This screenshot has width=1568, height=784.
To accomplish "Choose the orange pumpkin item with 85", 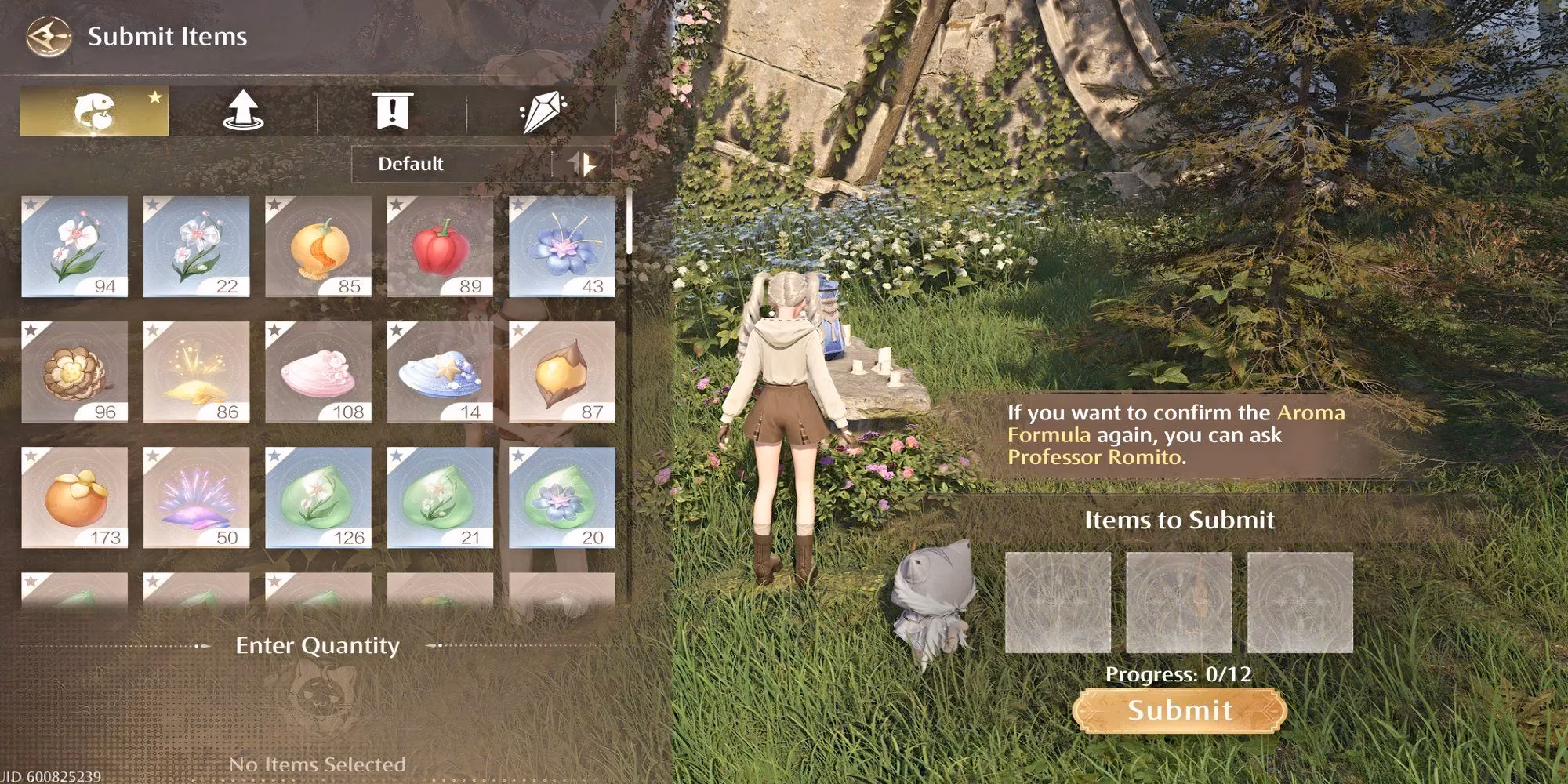I will [318, 246].
